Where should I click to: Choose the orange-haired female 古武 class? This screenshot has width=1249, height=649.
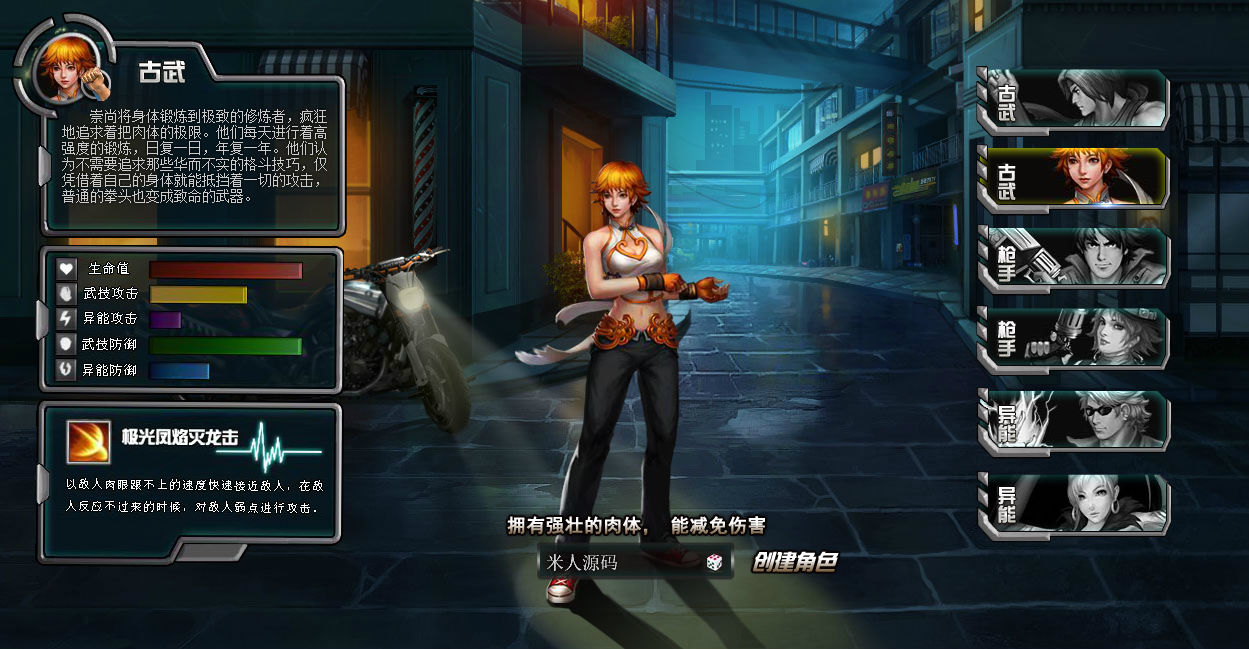click(x=1073, y=180)
